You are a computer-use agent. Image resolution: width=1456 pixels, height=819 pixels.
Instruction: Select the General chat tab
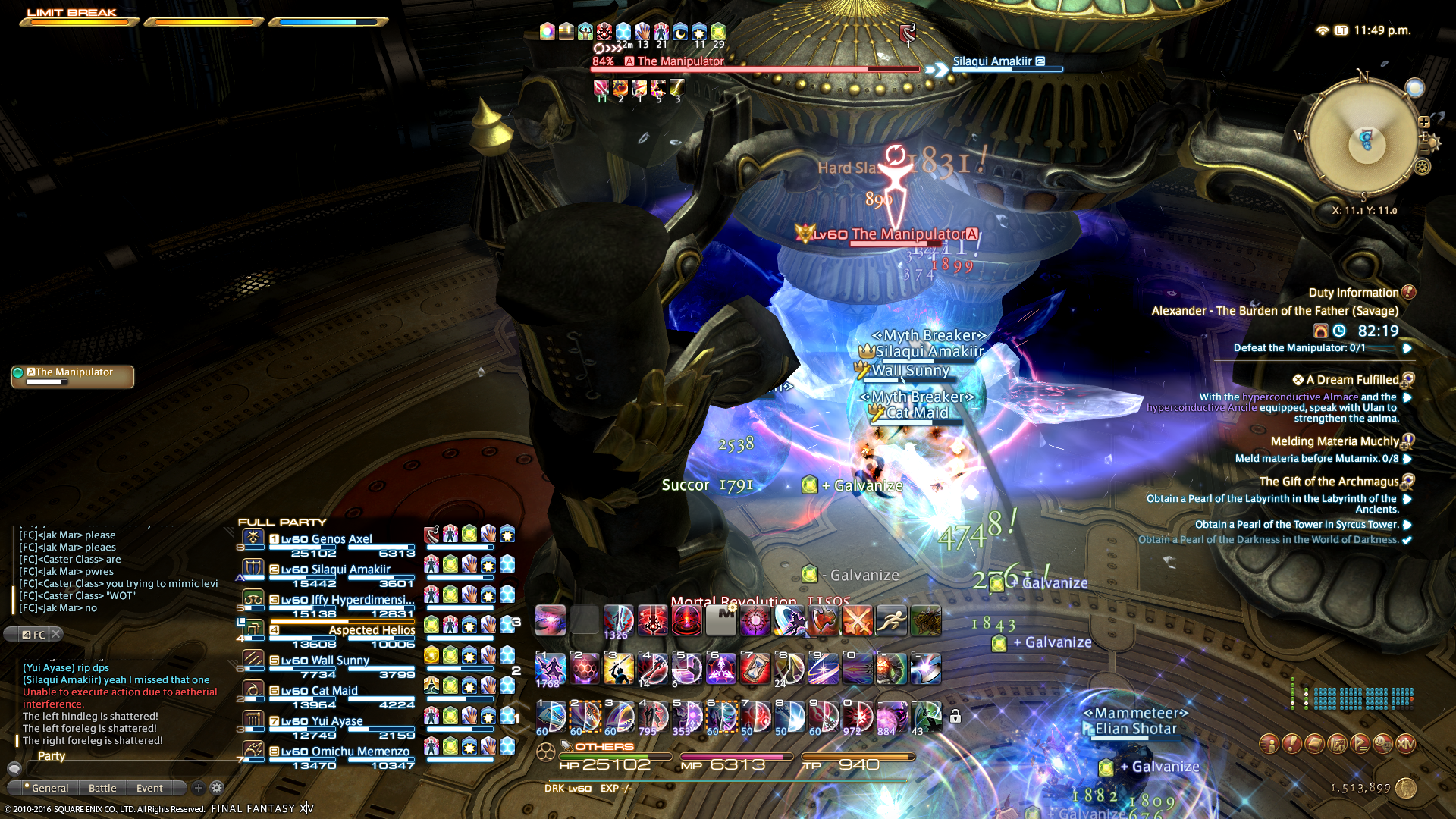(x=49, y=788)
